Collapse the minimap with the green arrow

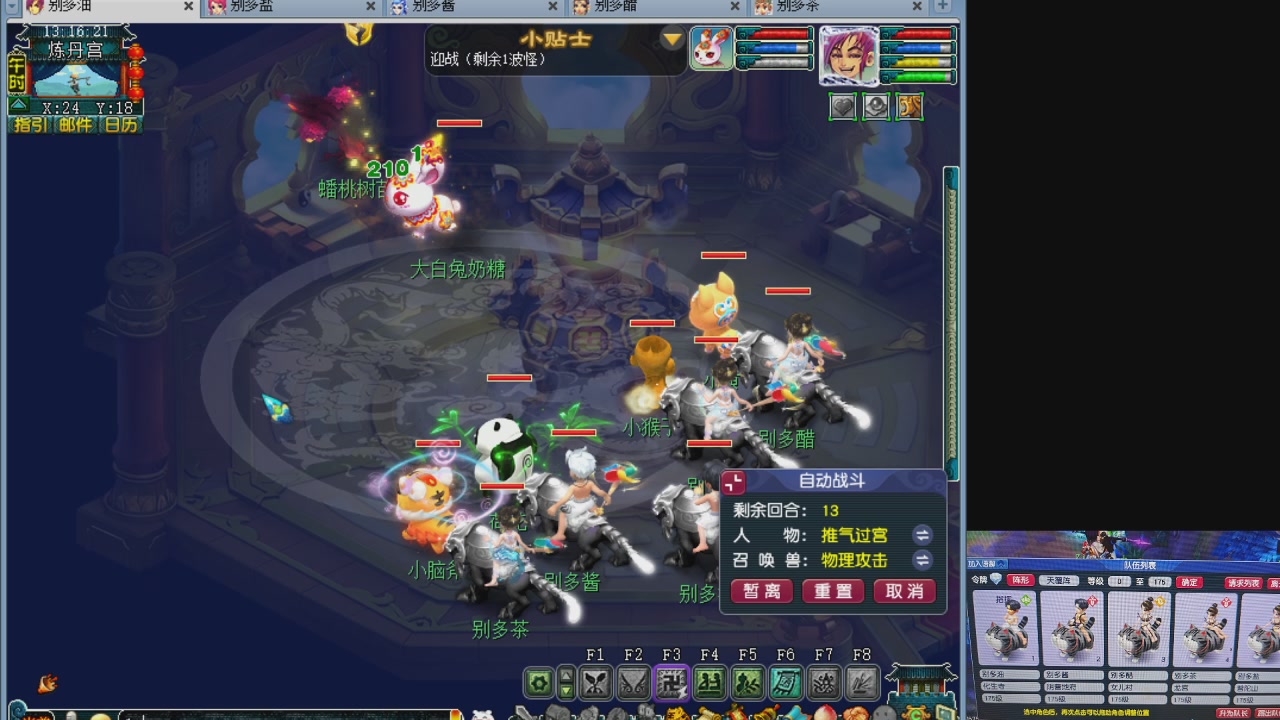point(20,105)
